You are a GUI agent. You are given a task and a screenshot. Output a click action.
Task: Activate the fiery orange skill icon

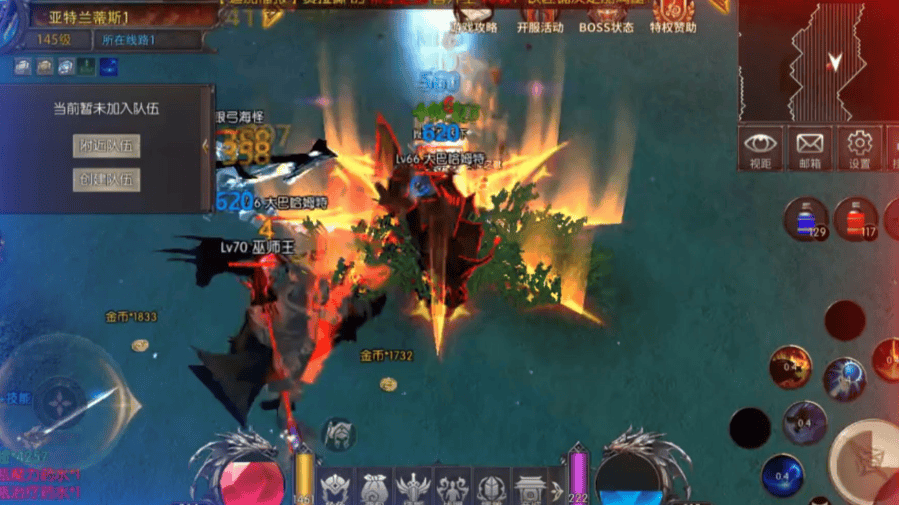pyautogui.click(x=790, y=367)
